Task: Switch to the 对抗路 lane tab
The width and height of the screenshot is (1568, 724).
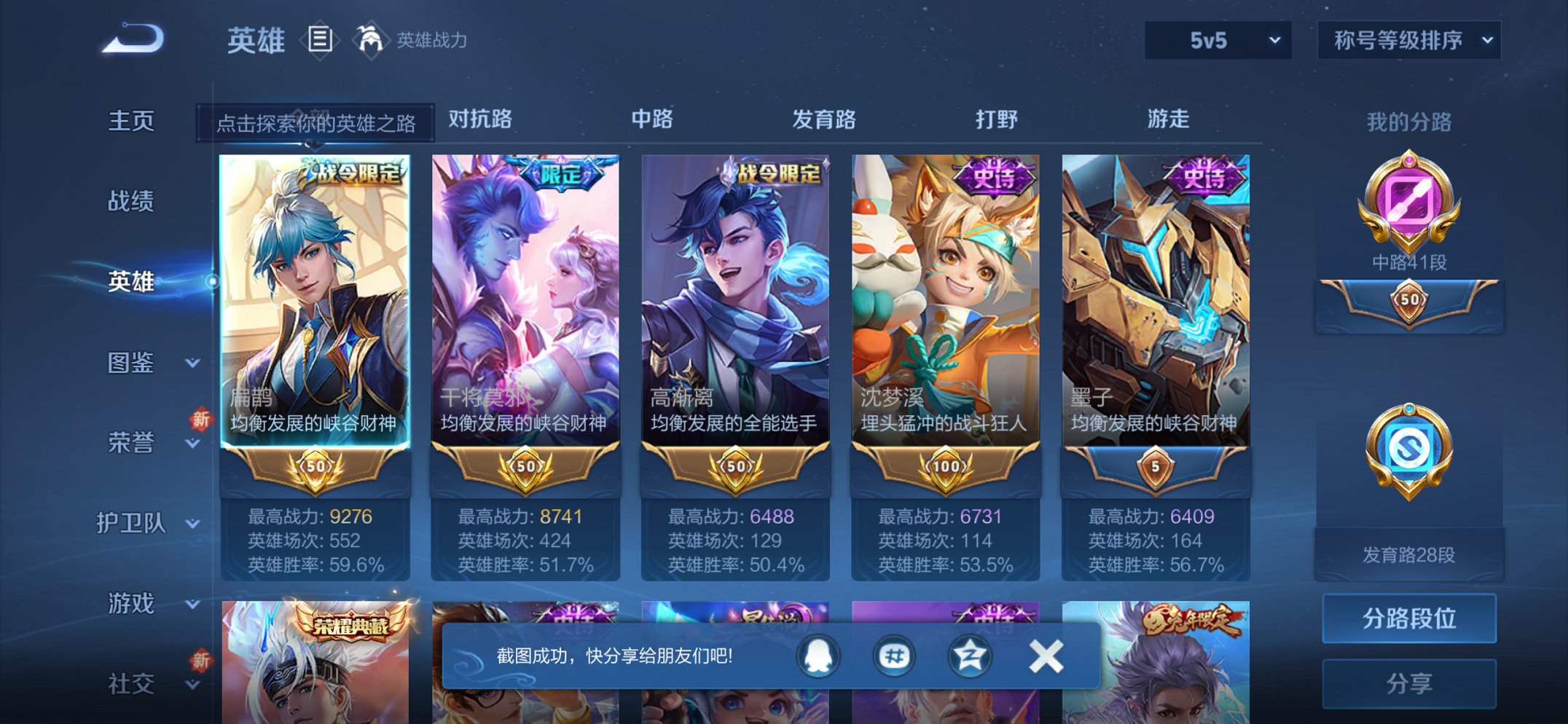Action: (478, 119)
